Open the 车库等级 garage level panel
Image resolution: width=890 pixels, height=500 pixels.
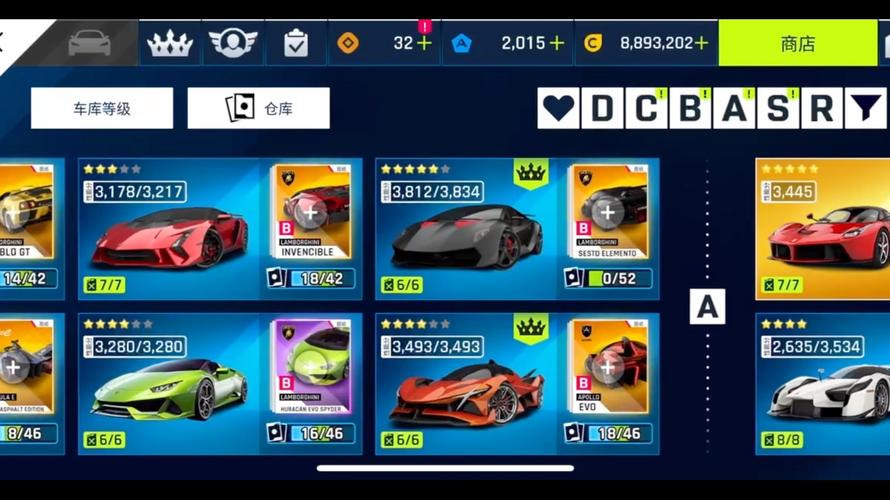tap(102, 108)
